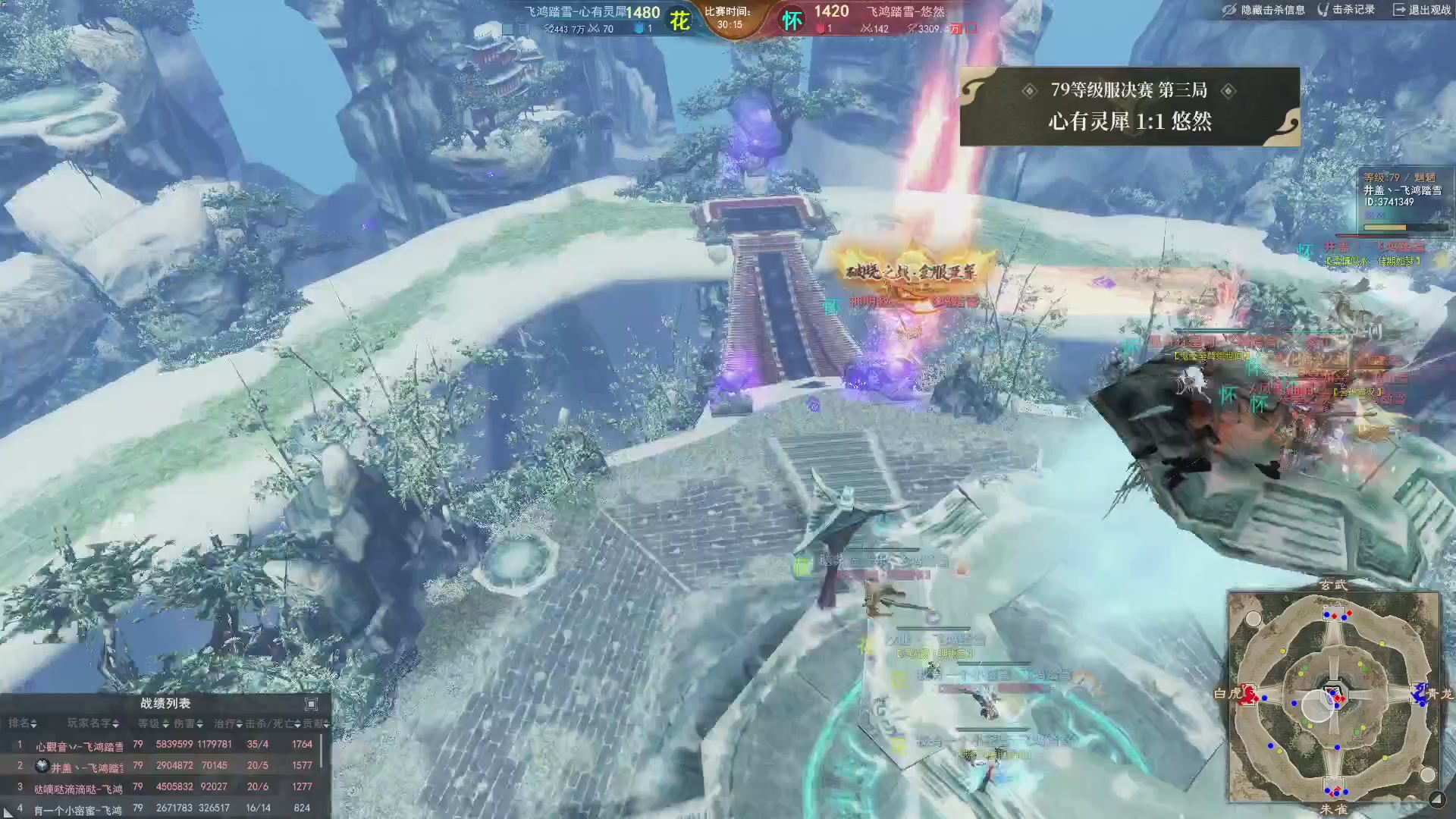Sort scoreboard by 伤害 damage column
The width and height of the screenshot is (1456, 819).
[x=189, y=723]
